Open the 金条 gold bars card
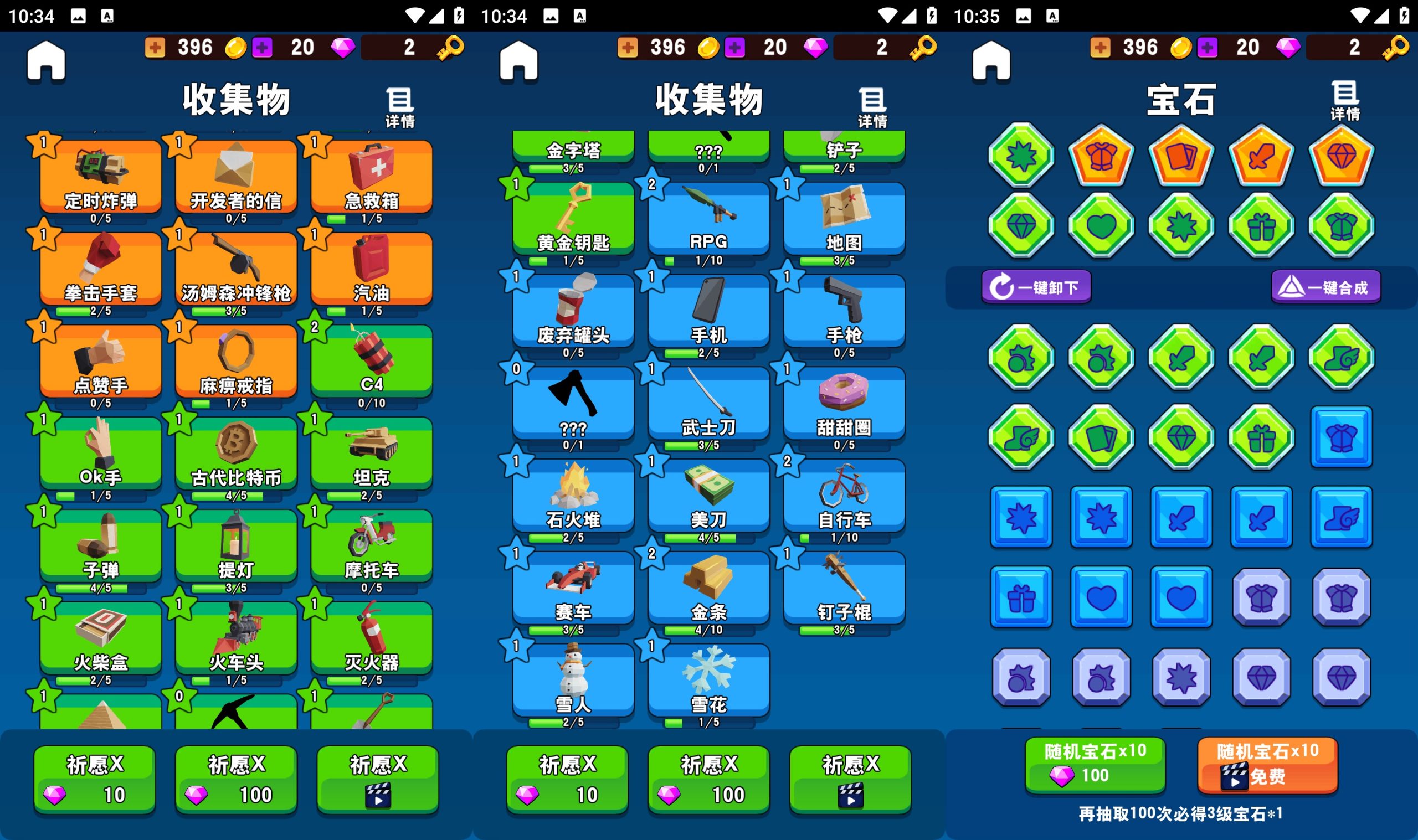This screenshot has width=1418, height=840. (x=708, y=589)
